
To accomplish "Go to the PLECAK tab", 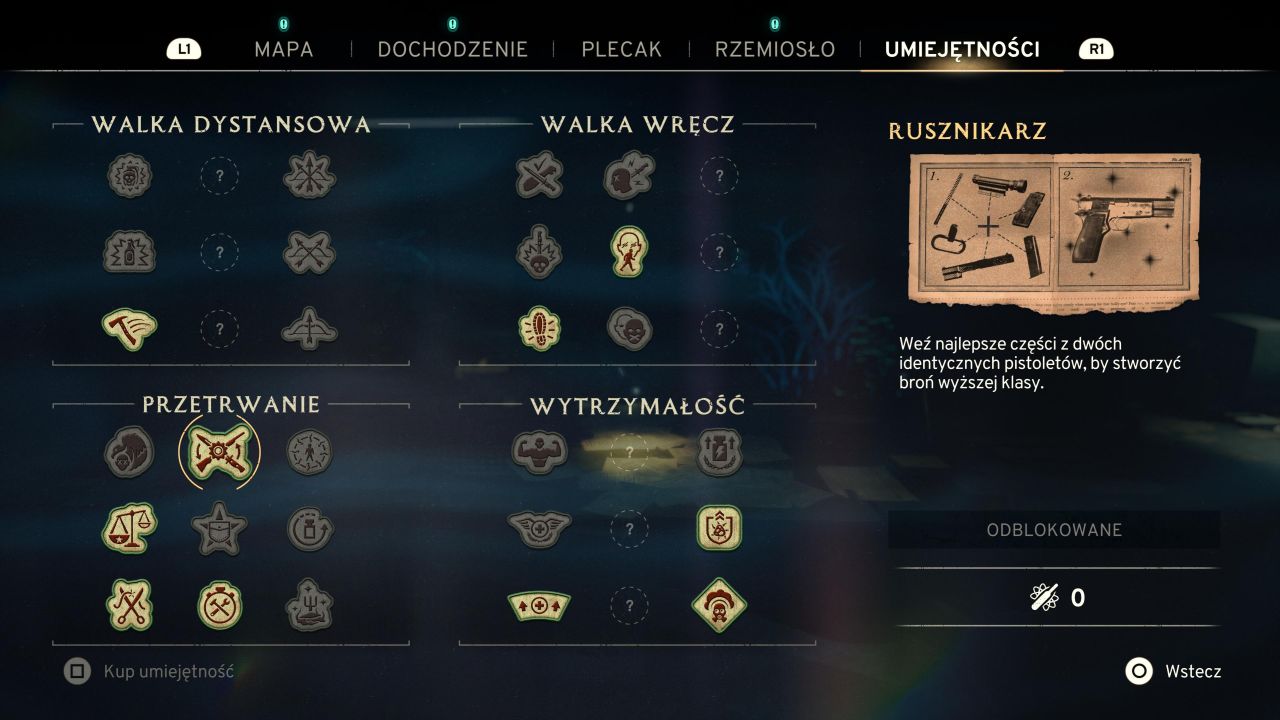I will click(621, 49).
